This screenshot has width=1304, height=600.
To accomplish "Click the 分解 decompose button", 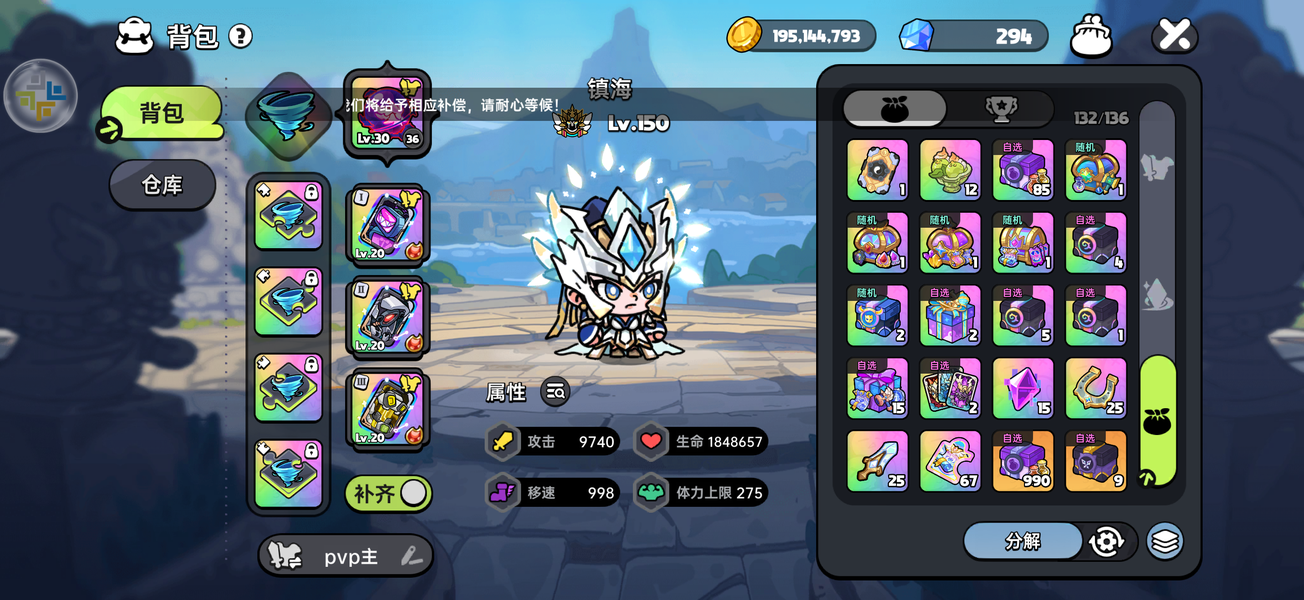I will [1022, 541].
